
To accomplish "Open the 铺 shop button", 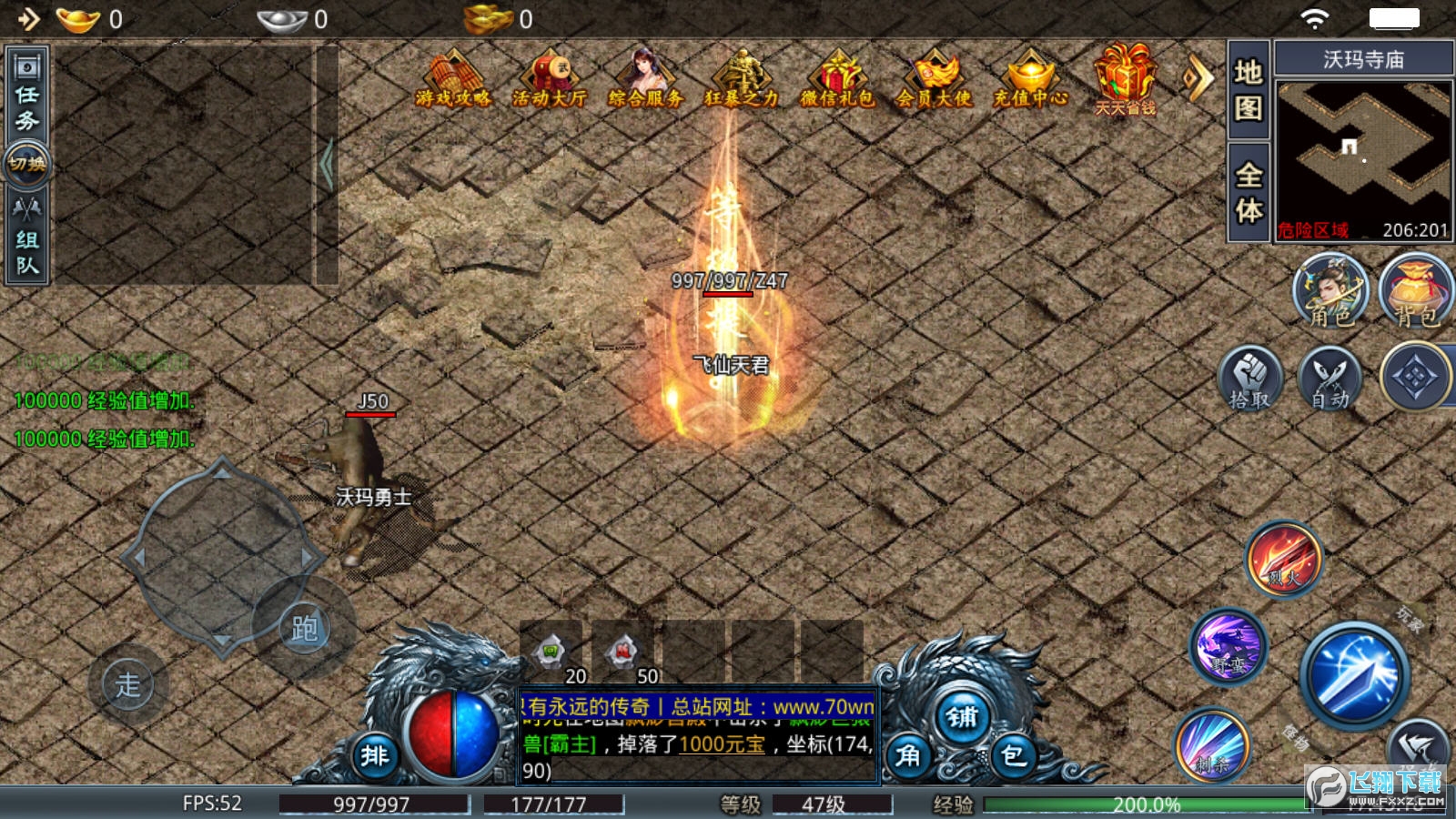I will click(962, 717).
